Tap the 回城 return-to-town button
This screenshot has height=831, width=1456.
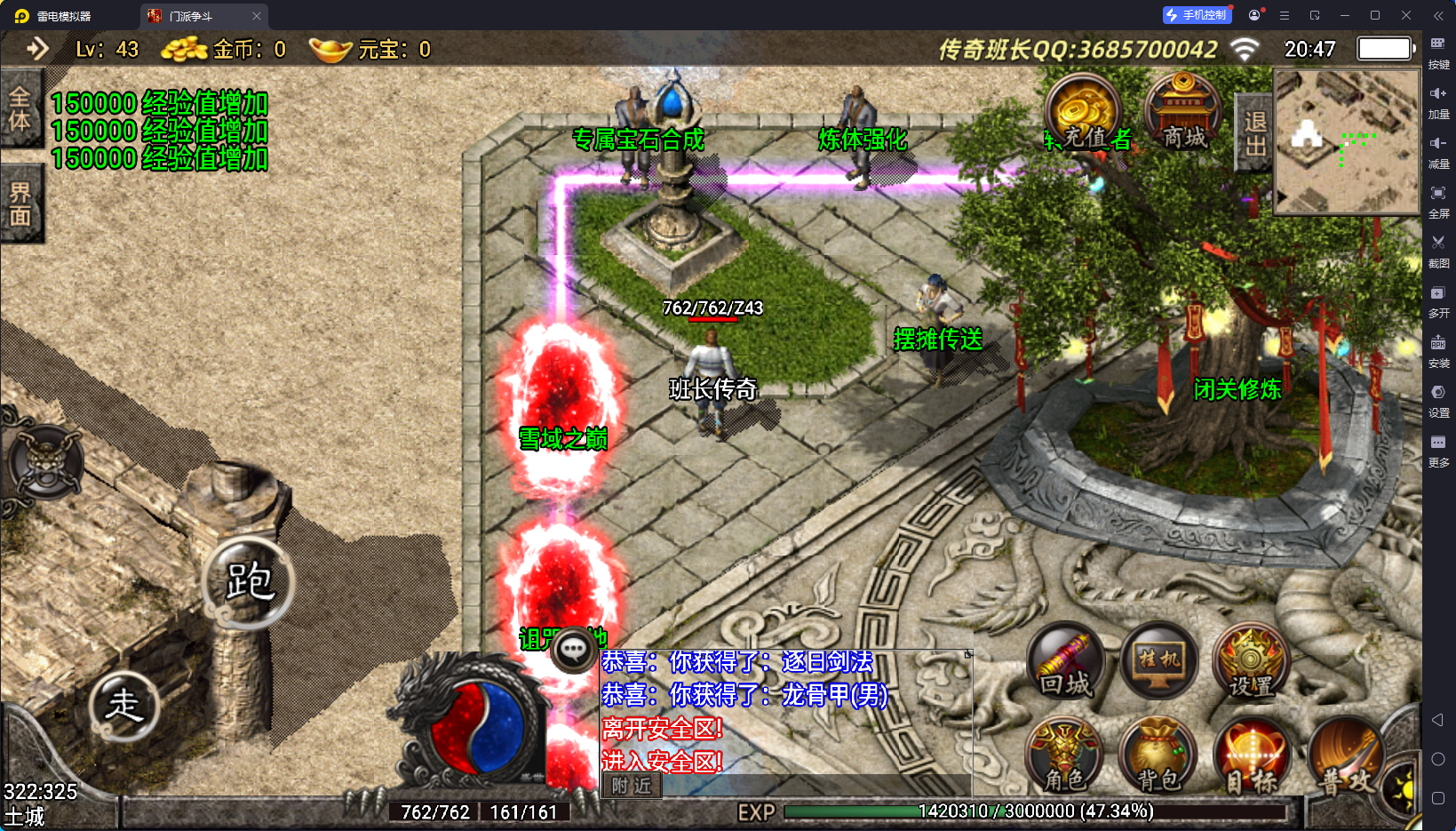pyautogui.click(x=1065, y=664)
